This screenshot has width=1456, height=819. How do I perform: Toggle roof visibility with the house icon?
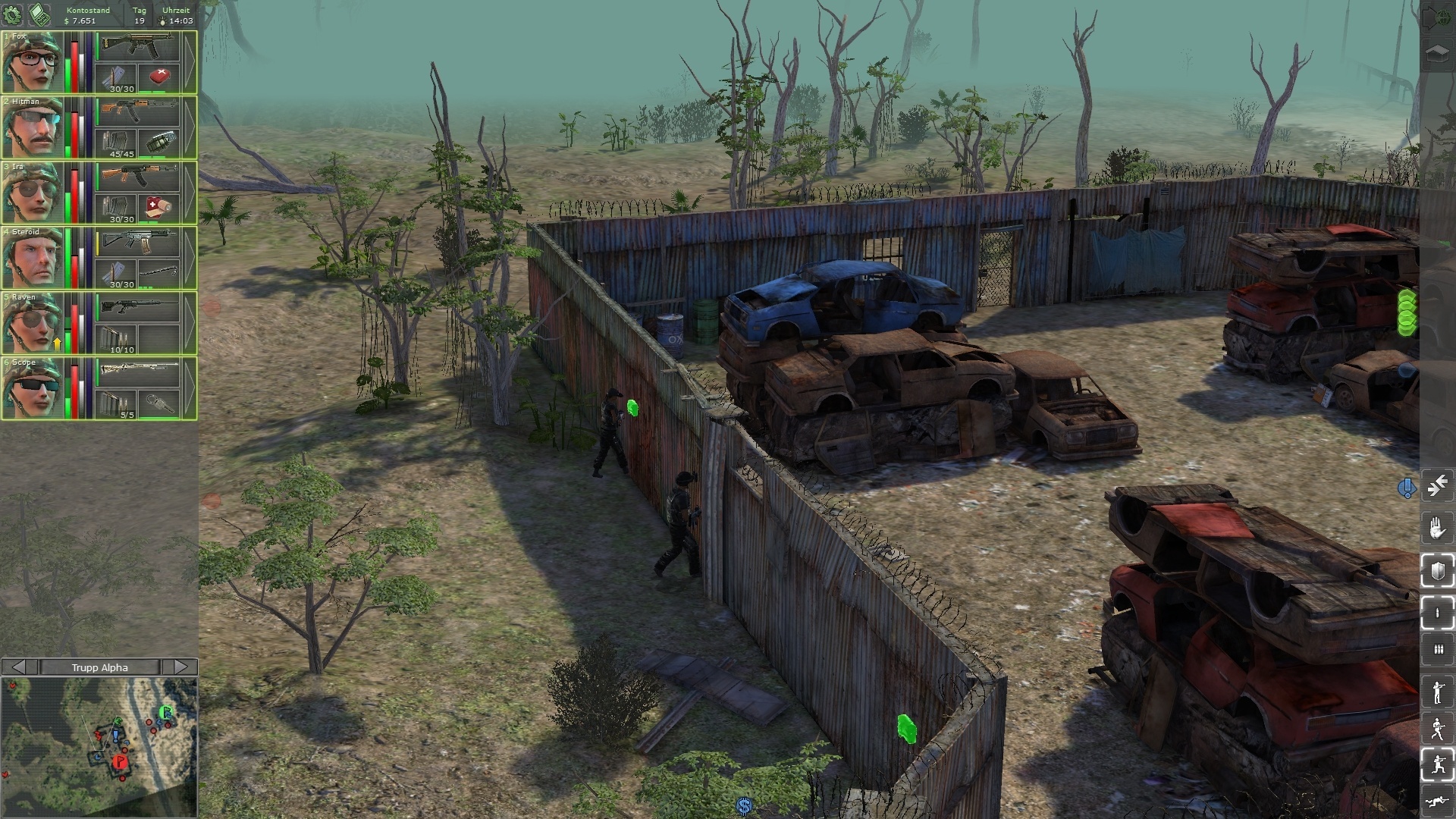(x=1437, y=53)
